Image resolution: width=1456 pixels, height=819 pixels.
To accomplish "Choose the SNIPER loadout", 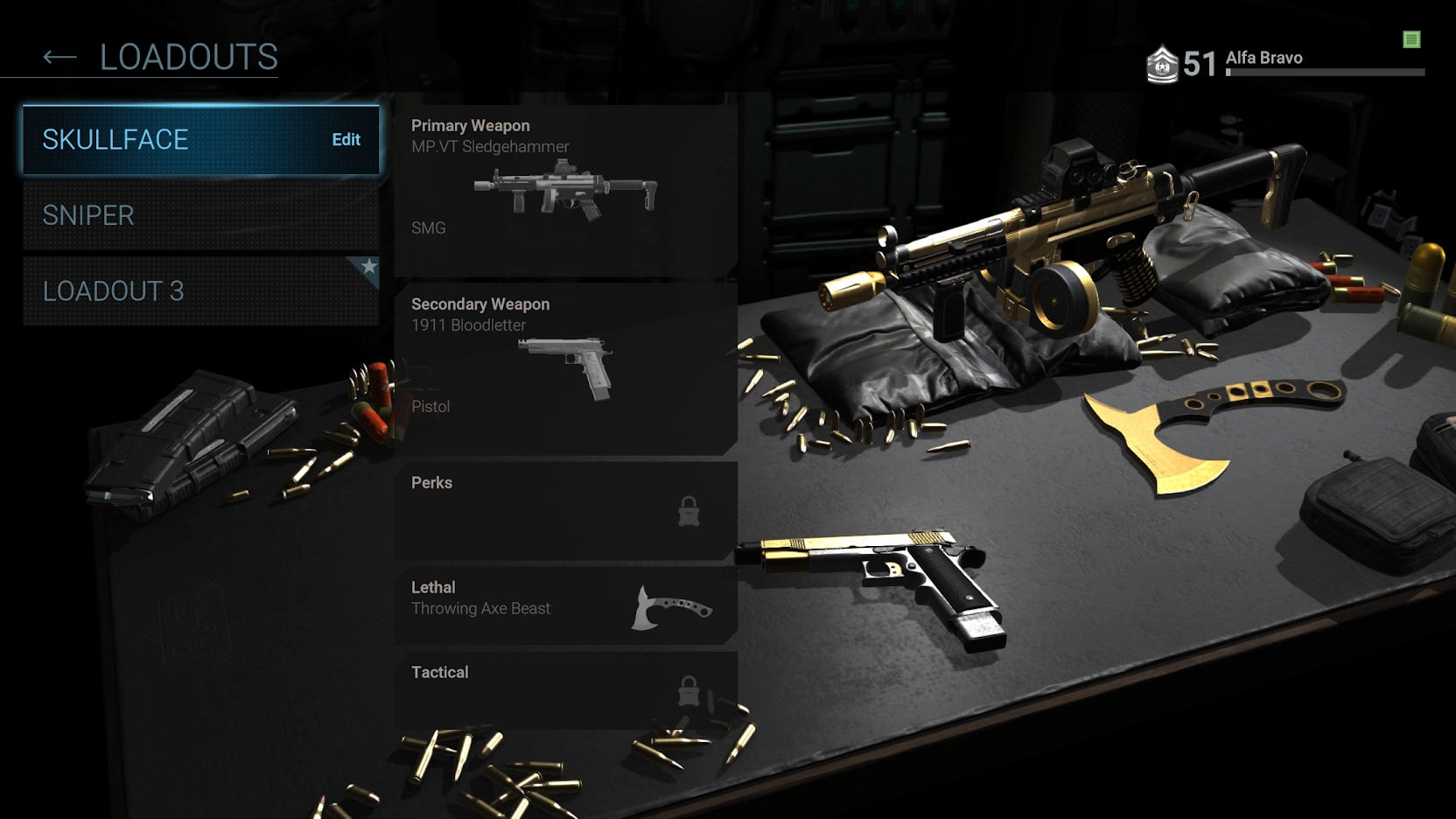I will (x=201, y=215).
